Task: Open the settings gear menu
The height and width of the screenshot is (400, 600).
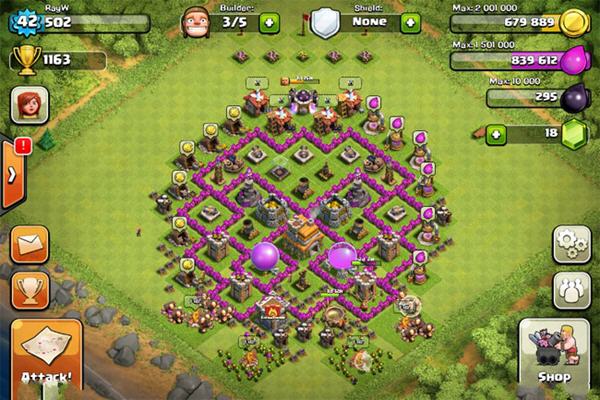Action: [x=572, y=243]
